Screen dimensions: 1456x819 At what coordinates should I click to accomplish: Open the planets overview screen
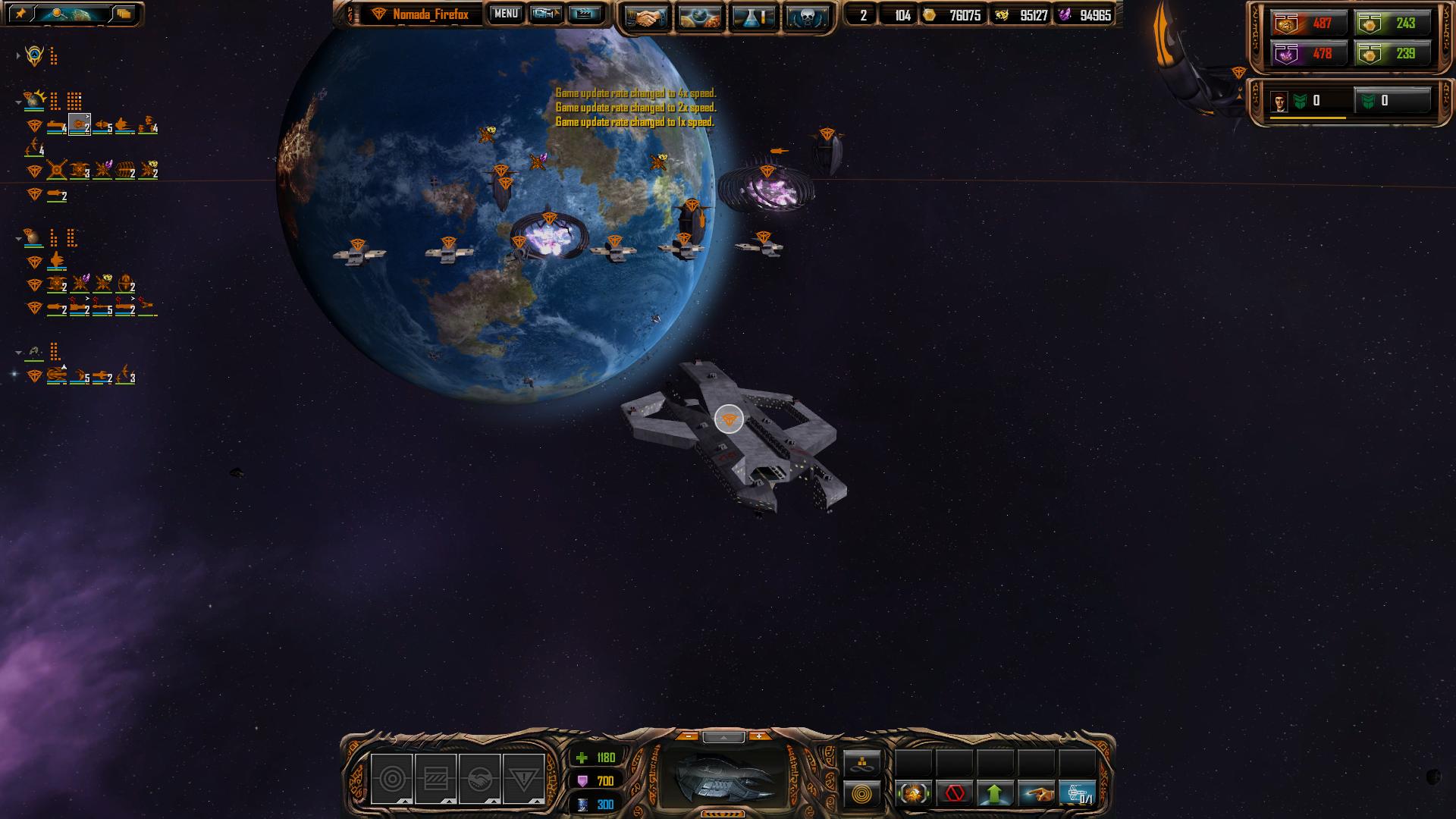coord(699,17)
